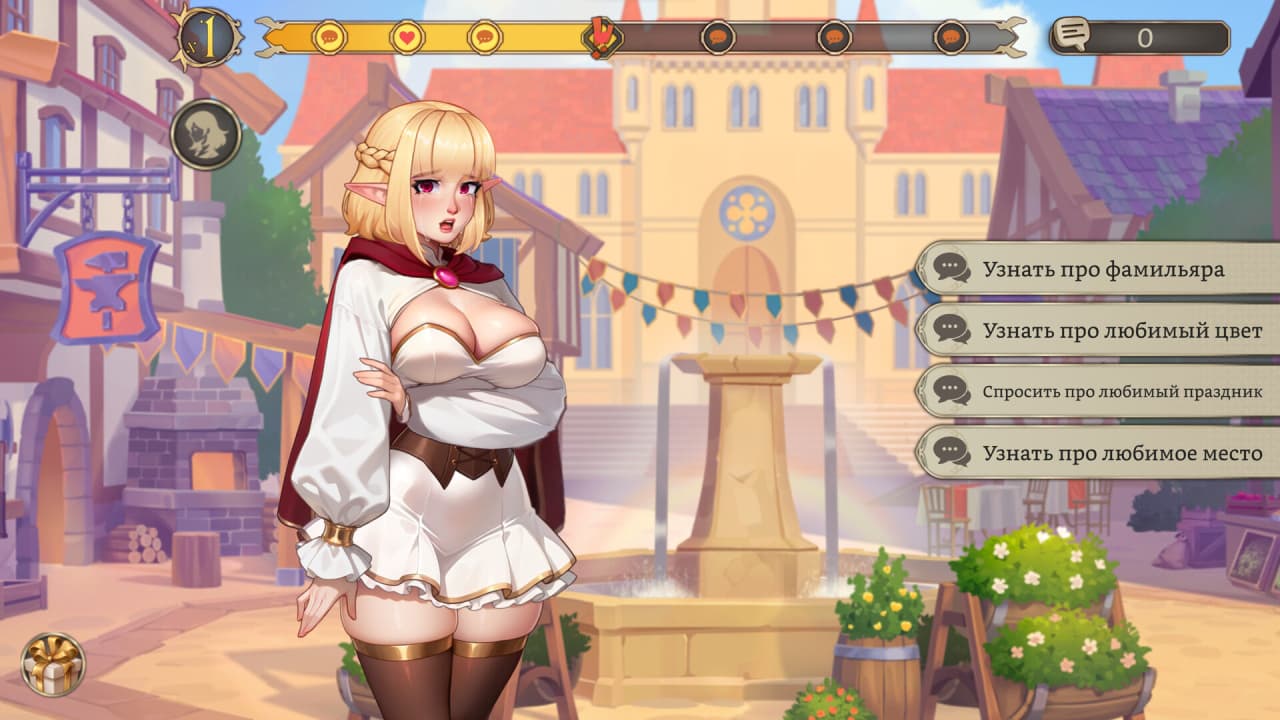
Task: Open the character silhouette portrait icon
Action: (x=206, y=134)
